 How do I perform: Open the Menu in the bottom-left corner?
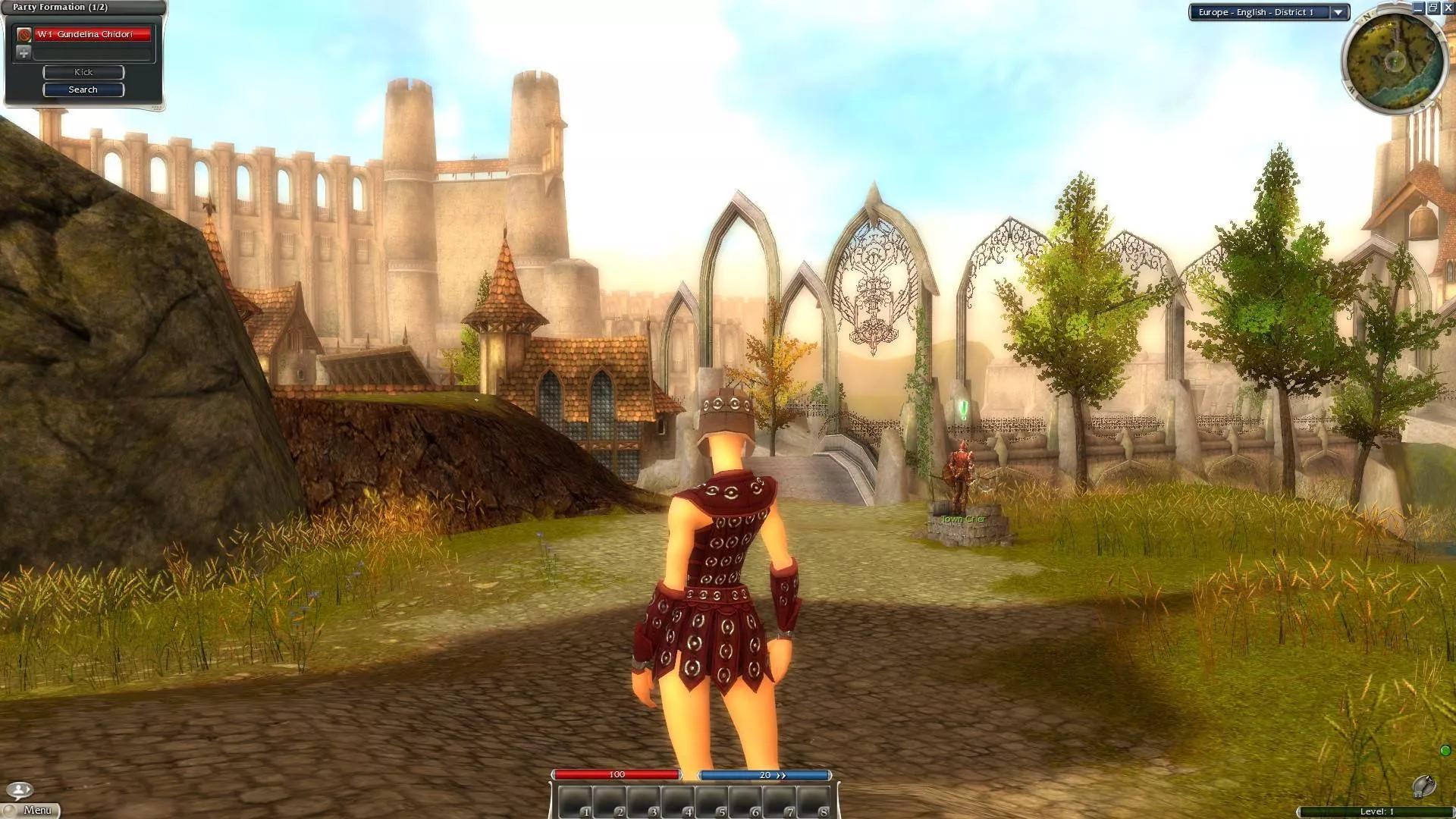point(38,809)
